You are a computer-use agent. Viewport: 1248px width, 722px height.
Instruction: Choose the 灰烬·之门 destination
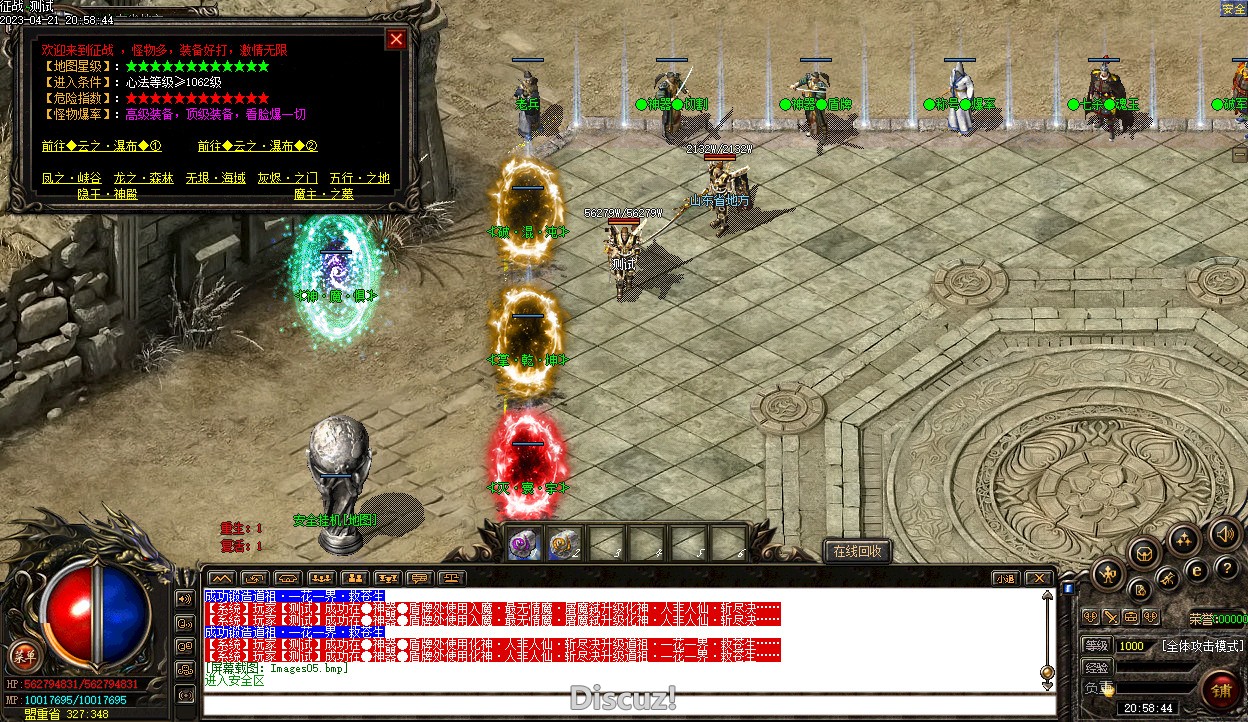[288, 178]
